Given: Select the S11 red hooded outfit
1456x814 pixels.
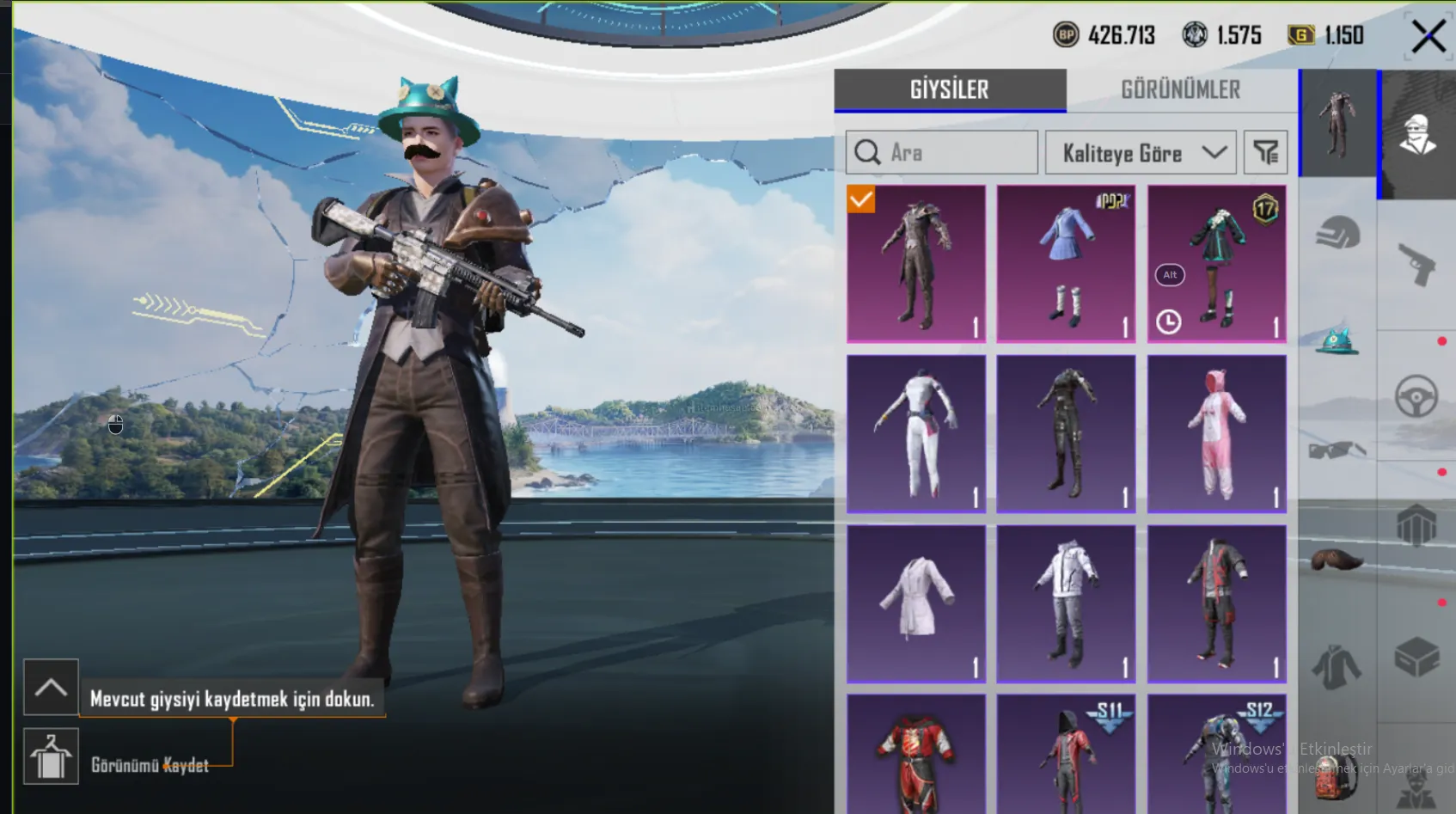Looking at the screenshot, I should [x=1066, y=755].
